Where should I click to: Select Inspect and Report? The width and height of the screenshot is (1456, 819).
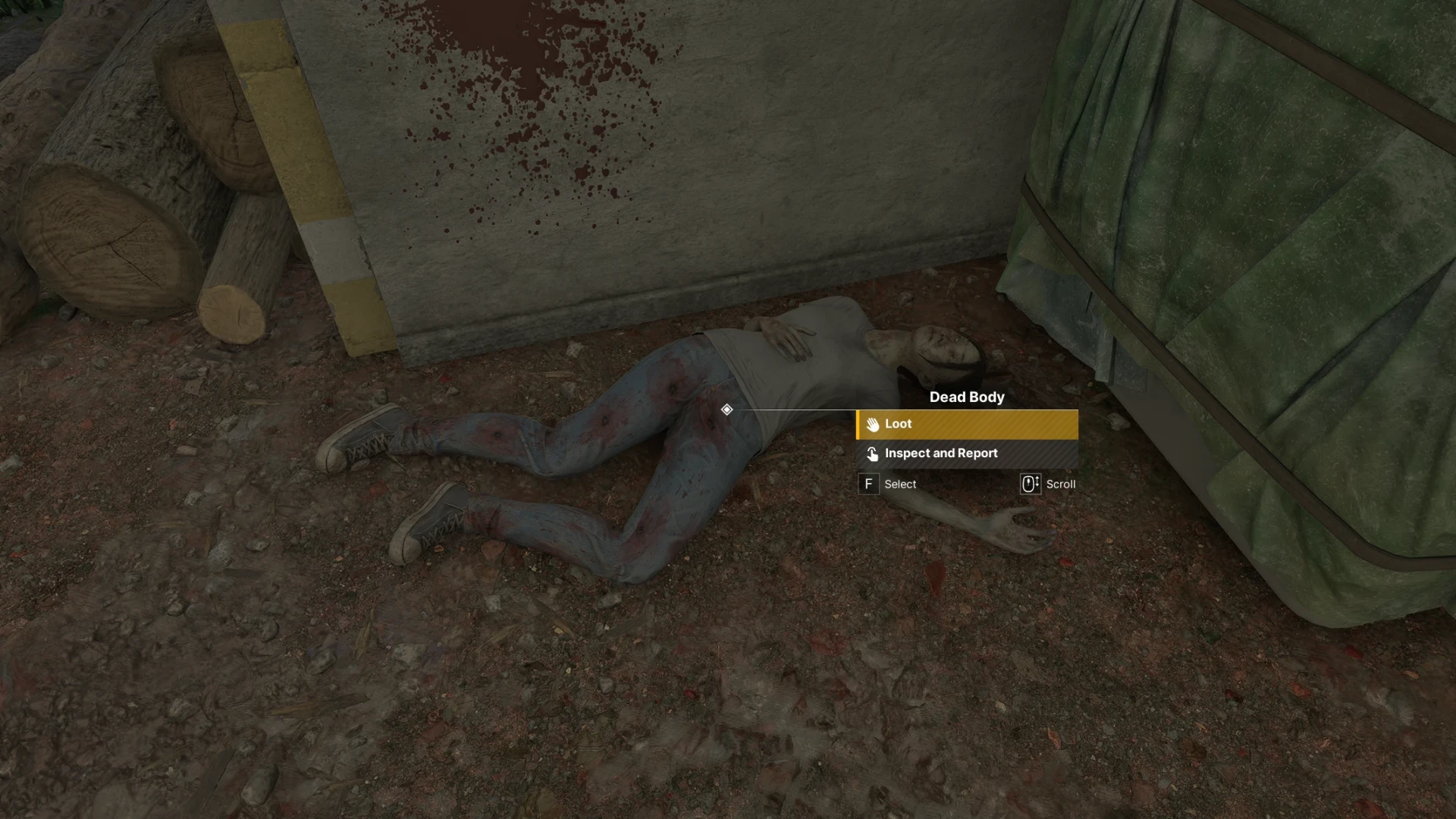point(967,453)
